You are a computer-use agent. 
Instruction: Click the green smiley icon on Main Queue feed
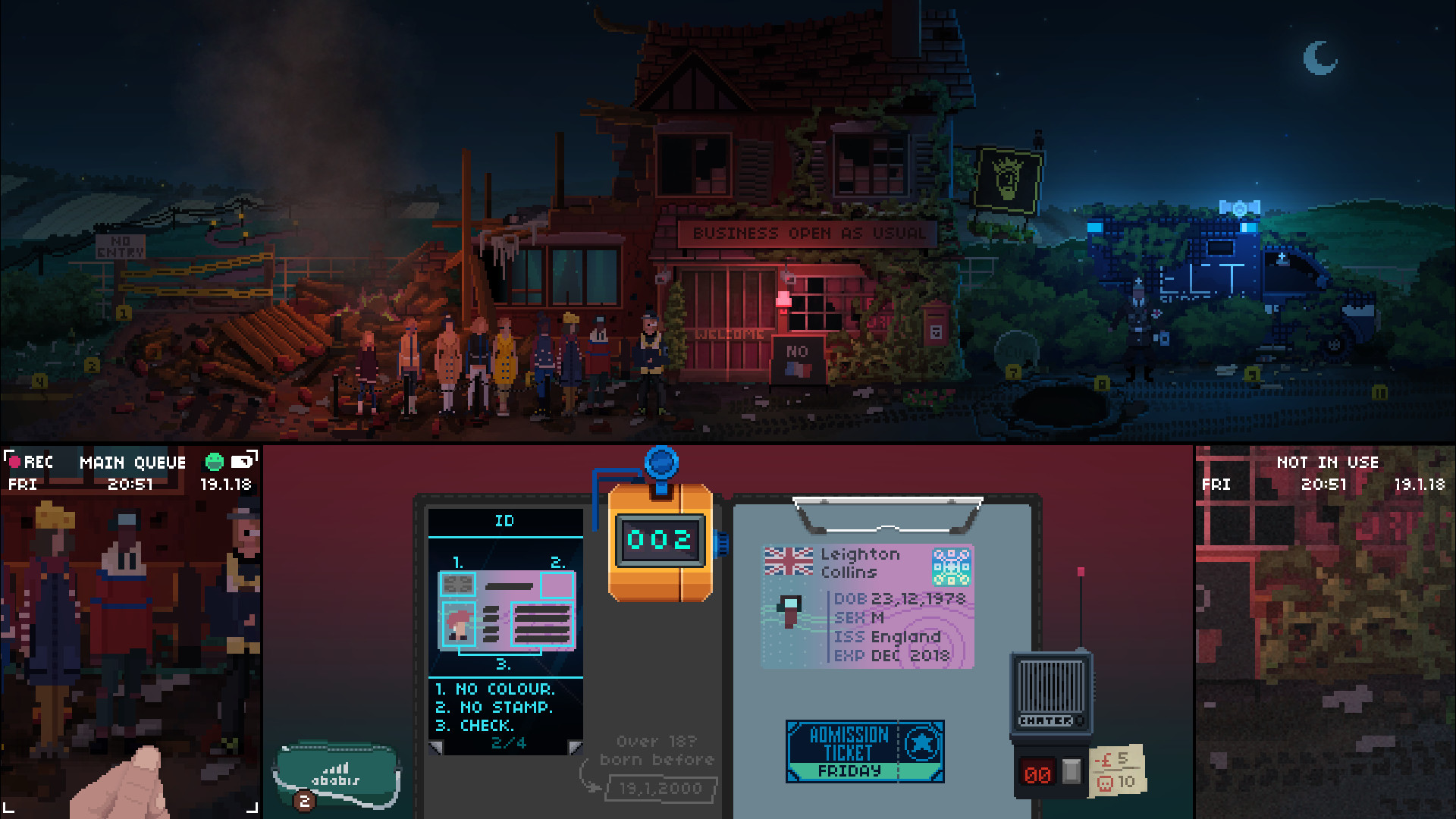(215, 462)
